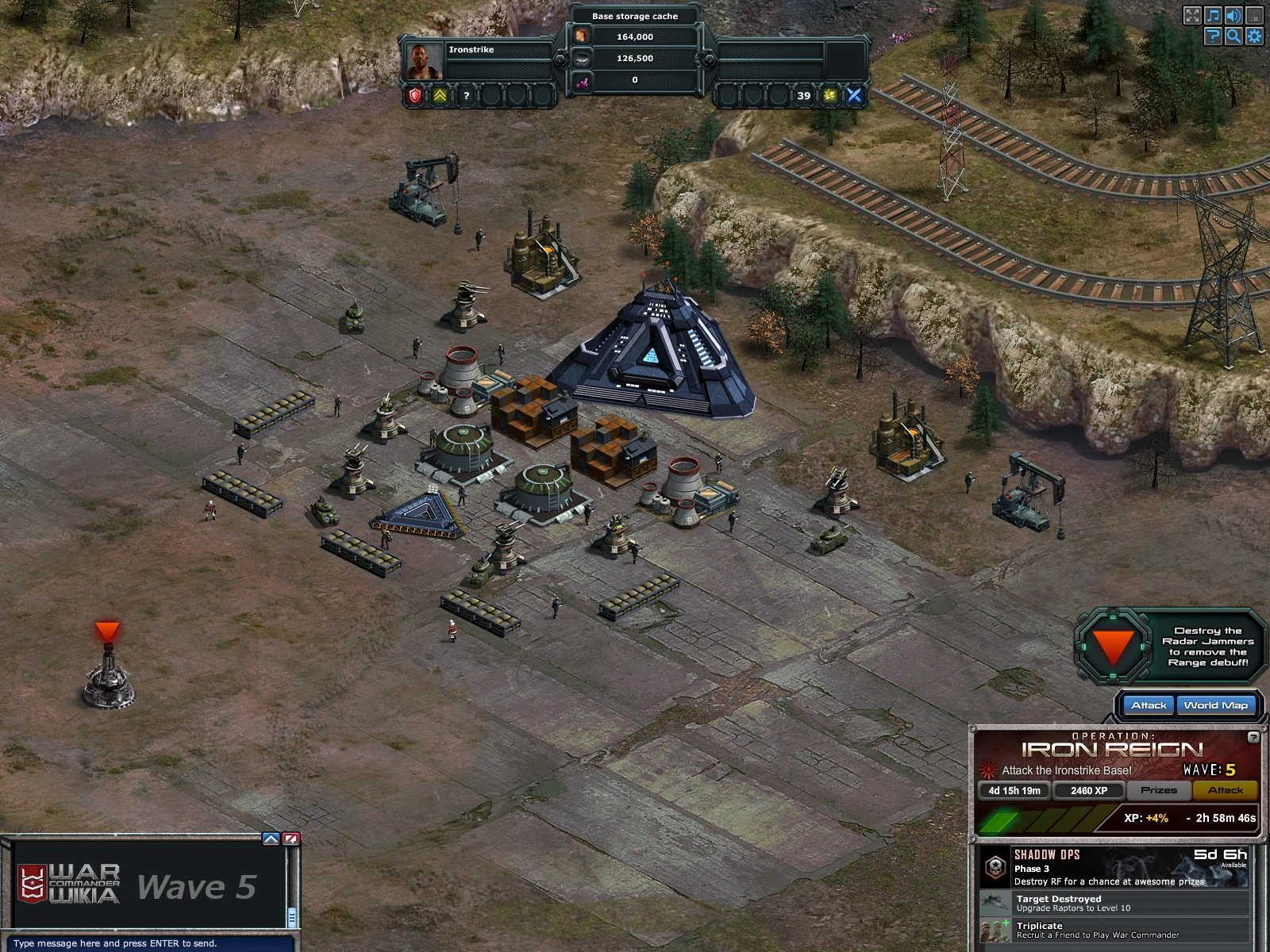Switch to the Prizes tab
1270x952 pixels.
point(1160,790)
